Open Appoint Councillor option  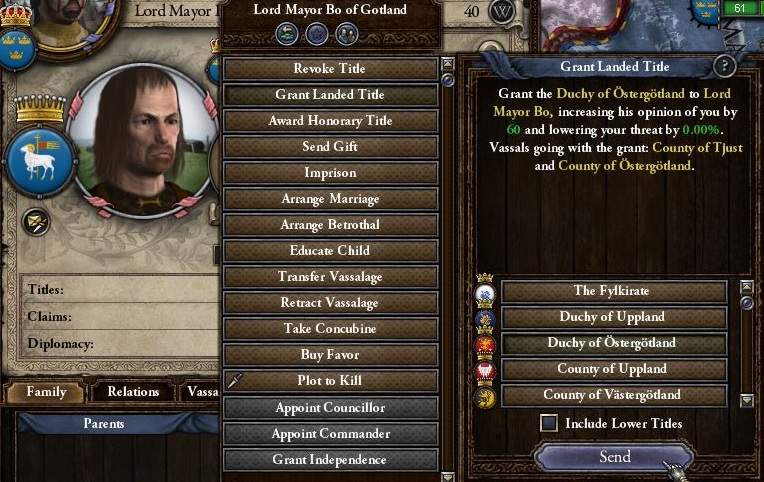[x=330, y=408]
